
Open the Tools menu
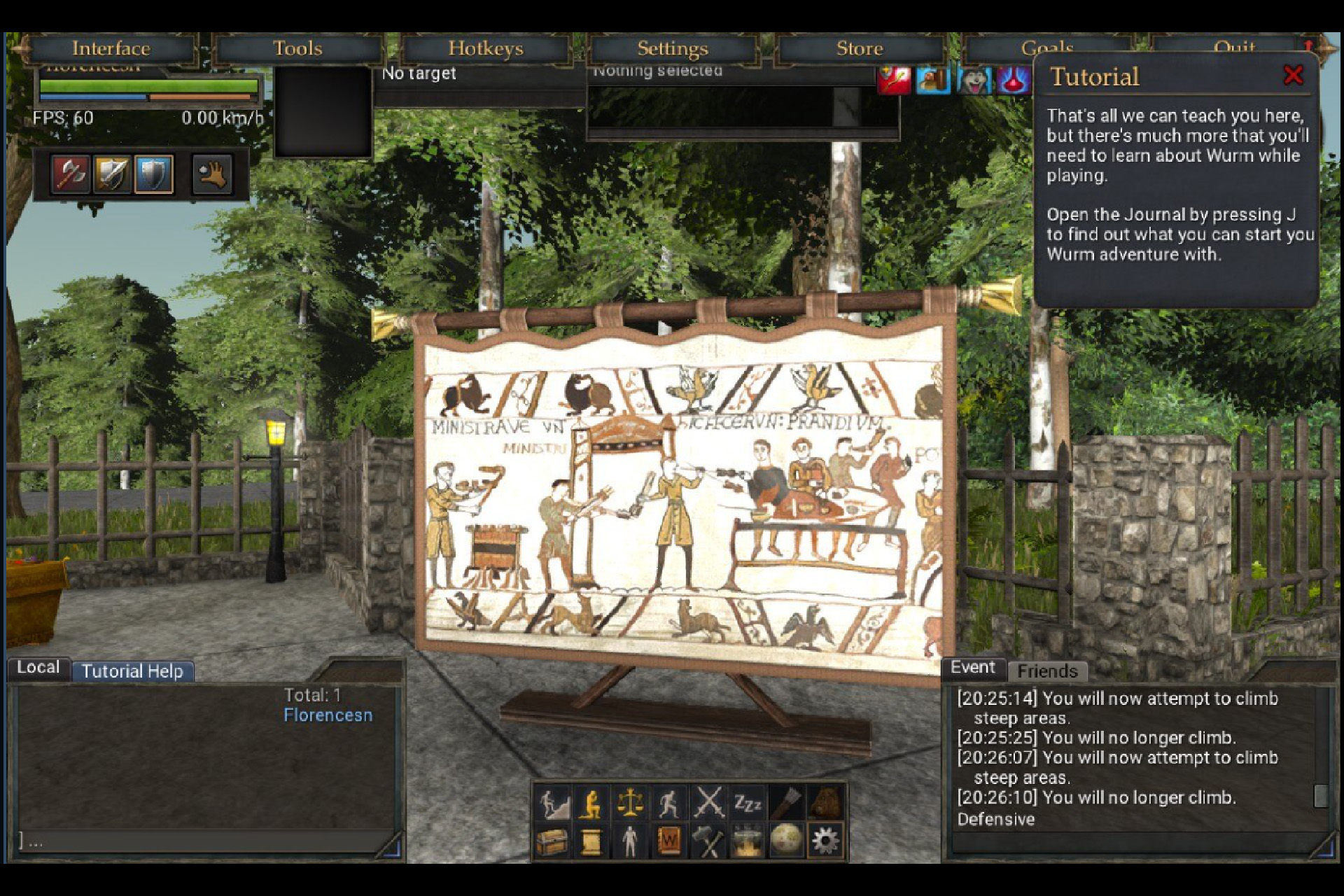tap(297, 48)
